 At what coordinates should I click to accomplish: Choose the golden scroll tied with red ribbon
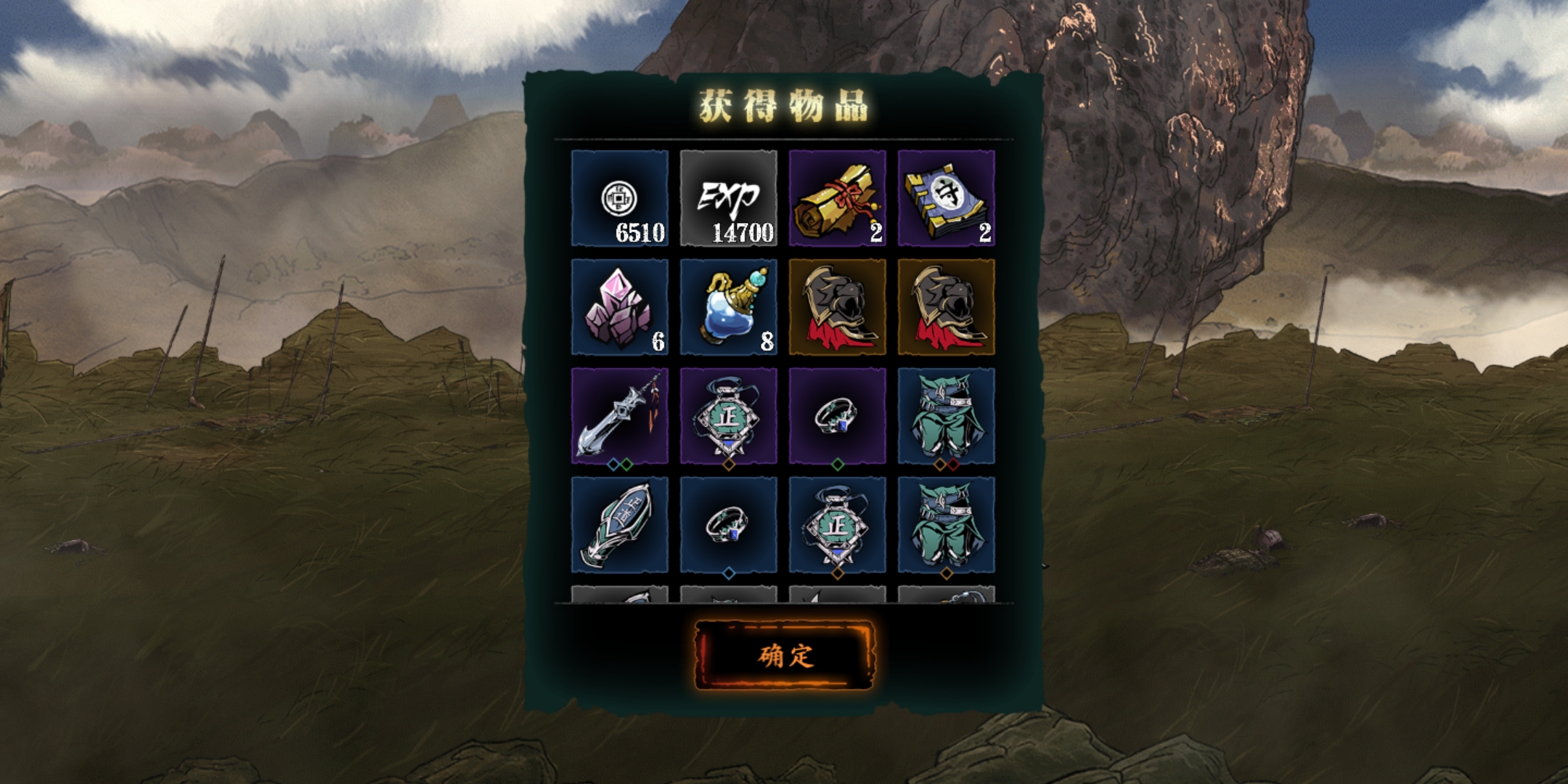tap(837, 198)
